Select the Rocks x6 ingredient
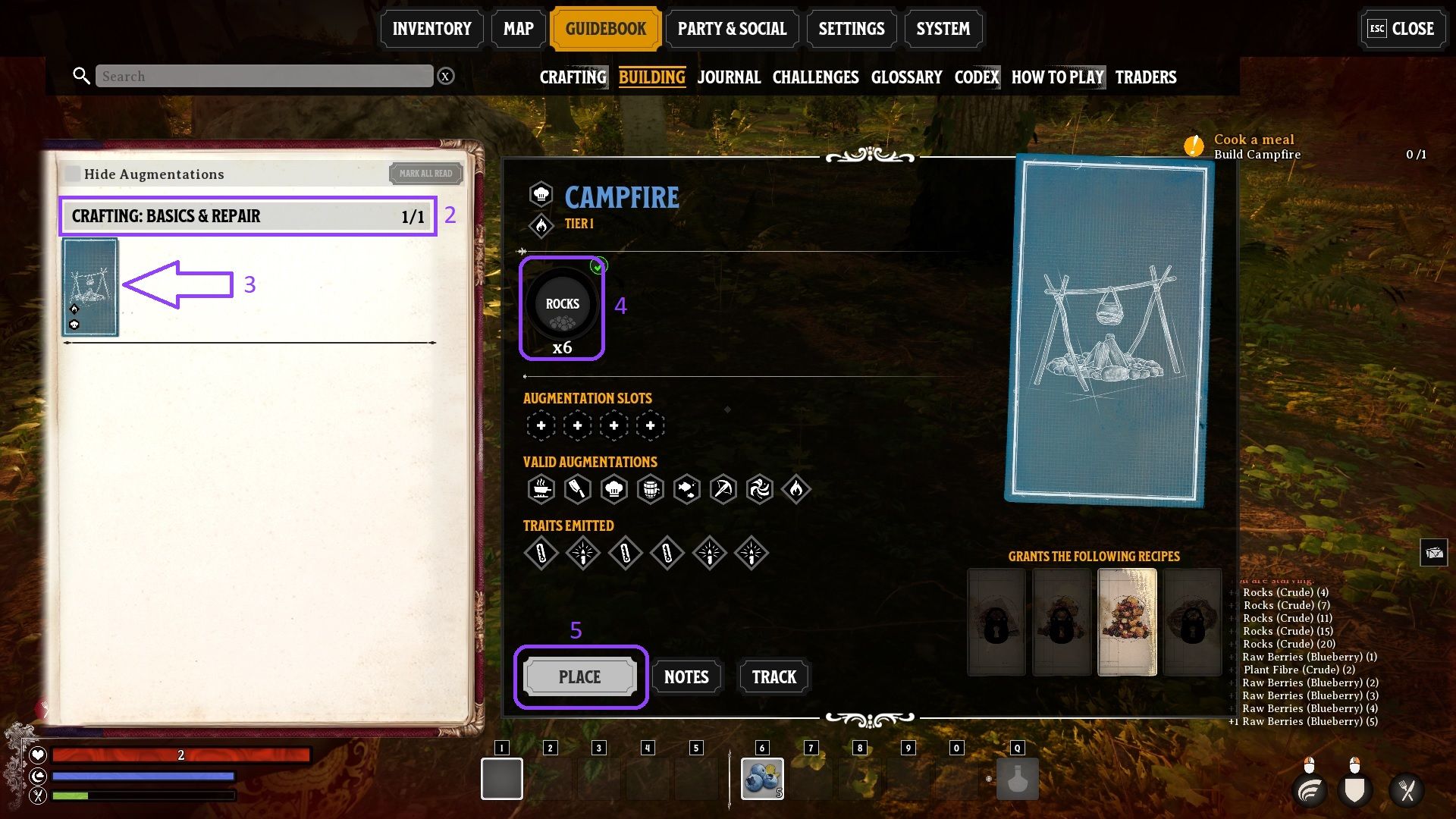 [x=562, y=307]
